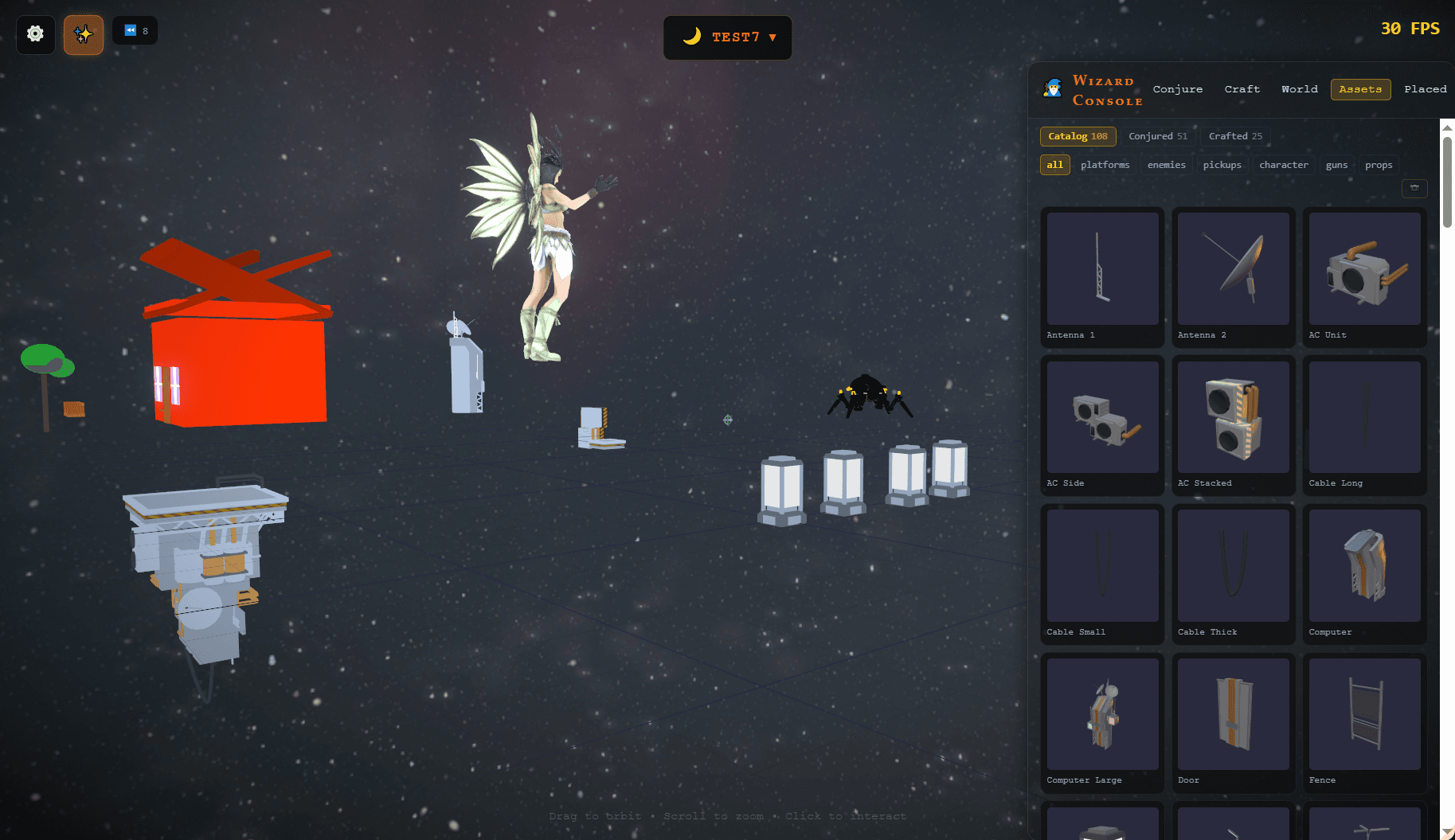
Task: Open the settings gear icon
Action: pos(34,34)
